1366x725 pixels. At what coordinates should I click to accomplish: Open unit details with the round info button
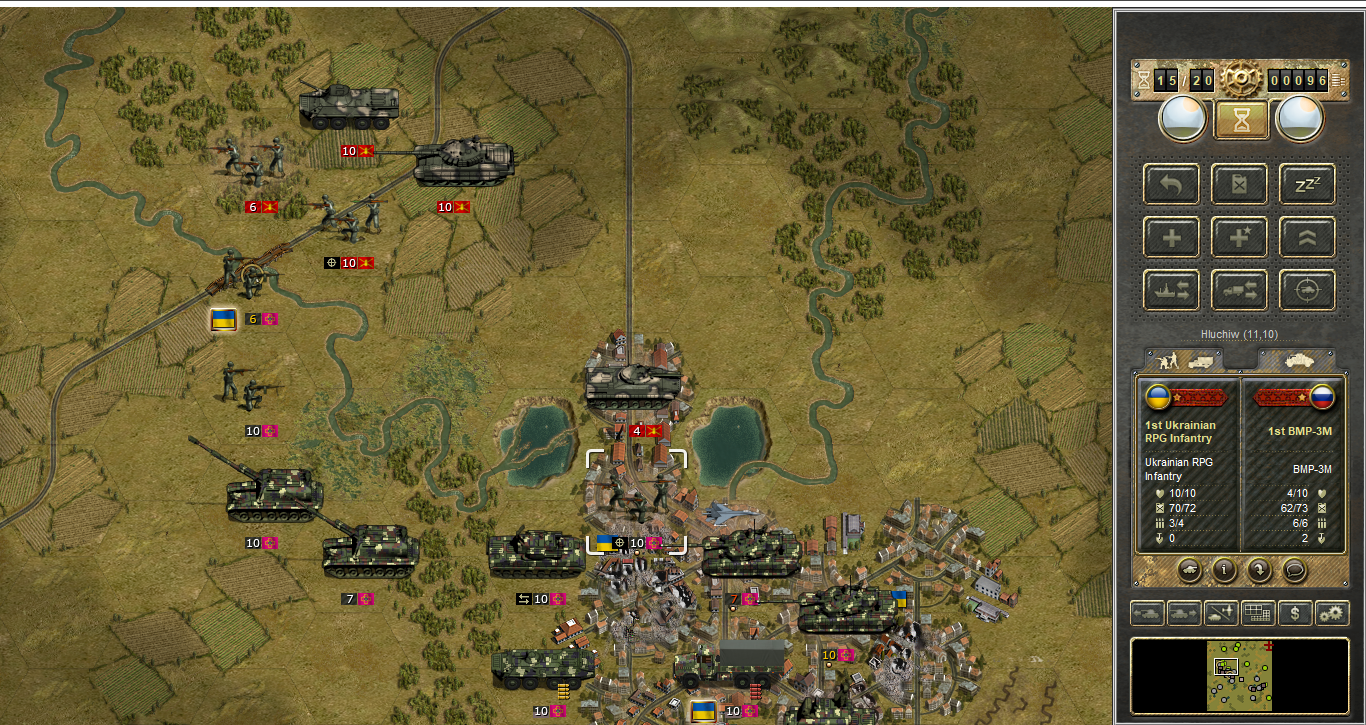[x=1224, y=570]
